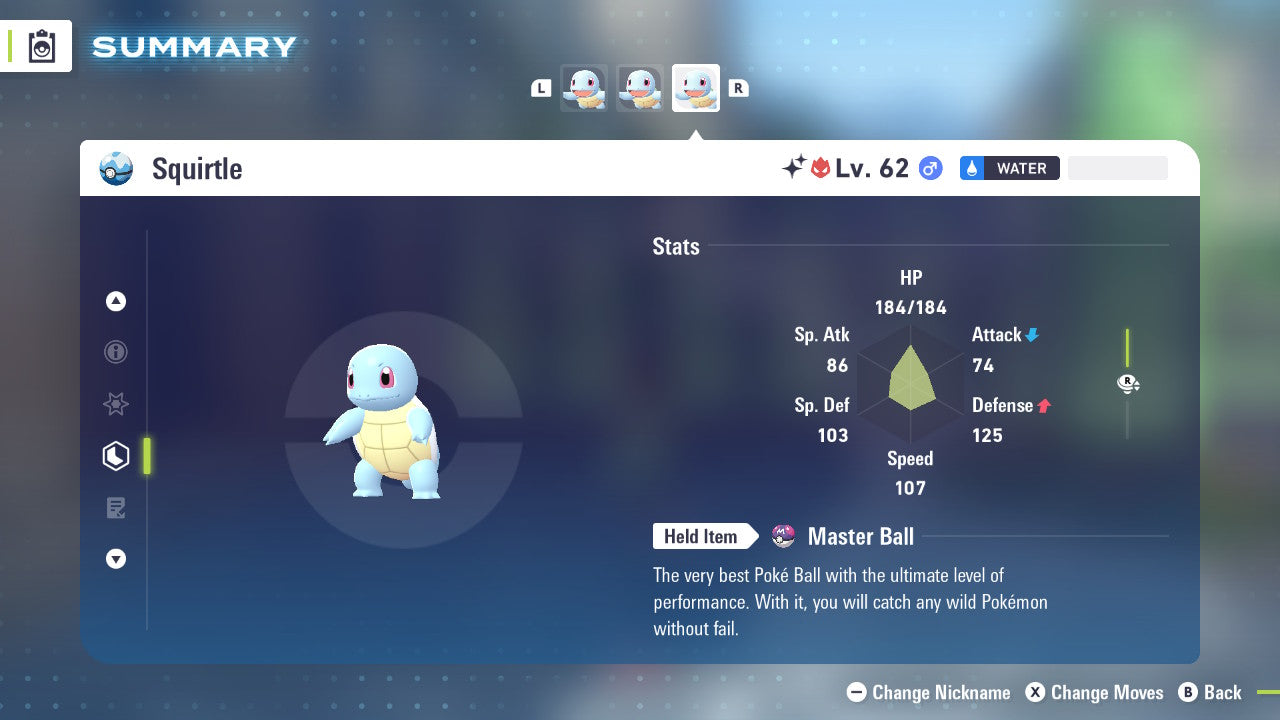Click the Poké Ball icon beside Squirtle's name

pos(115,169)
